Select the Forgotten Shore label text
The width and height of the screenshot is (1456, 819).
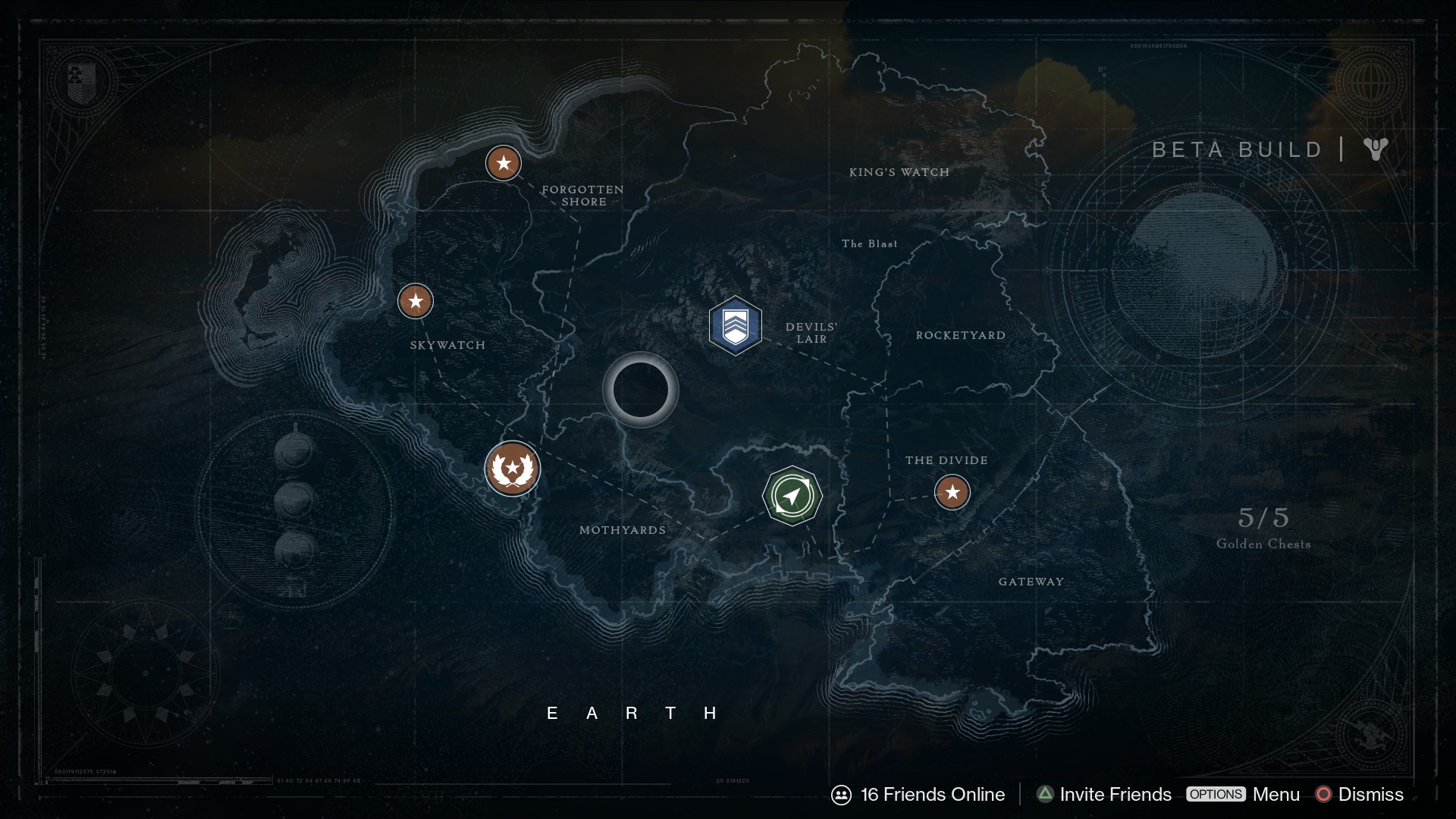pyautogui.click(x=584, y=196)
